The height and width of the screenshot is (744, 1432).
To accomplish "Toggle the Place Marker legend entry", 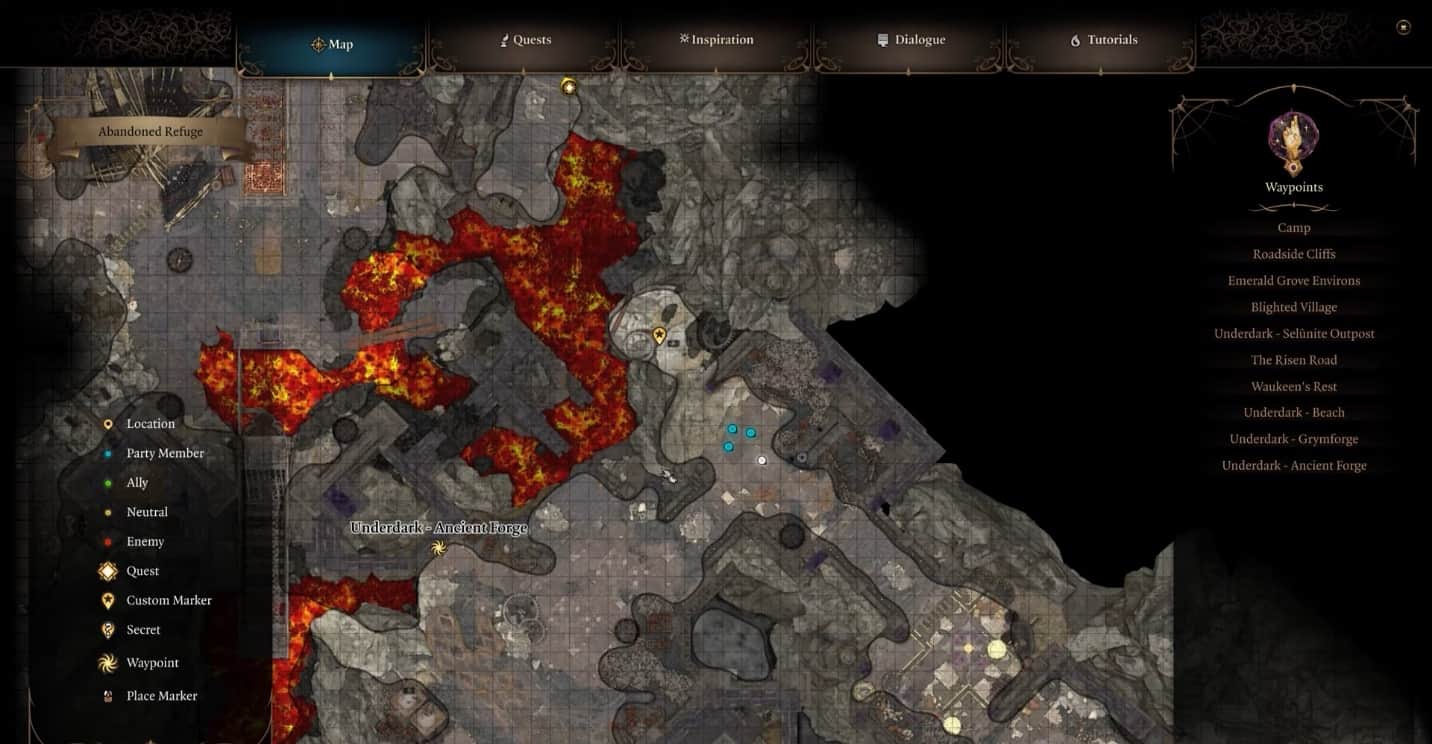I will point(161,696).
